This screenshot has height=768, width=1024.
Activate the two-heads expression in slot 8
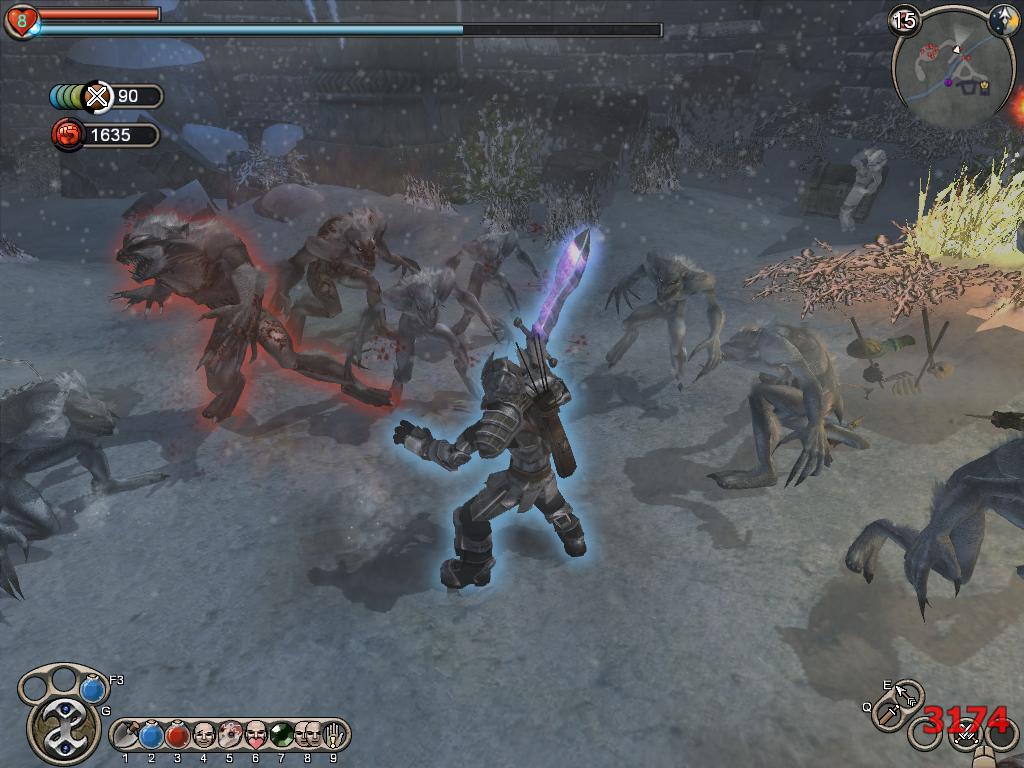[x=307, y=736]
